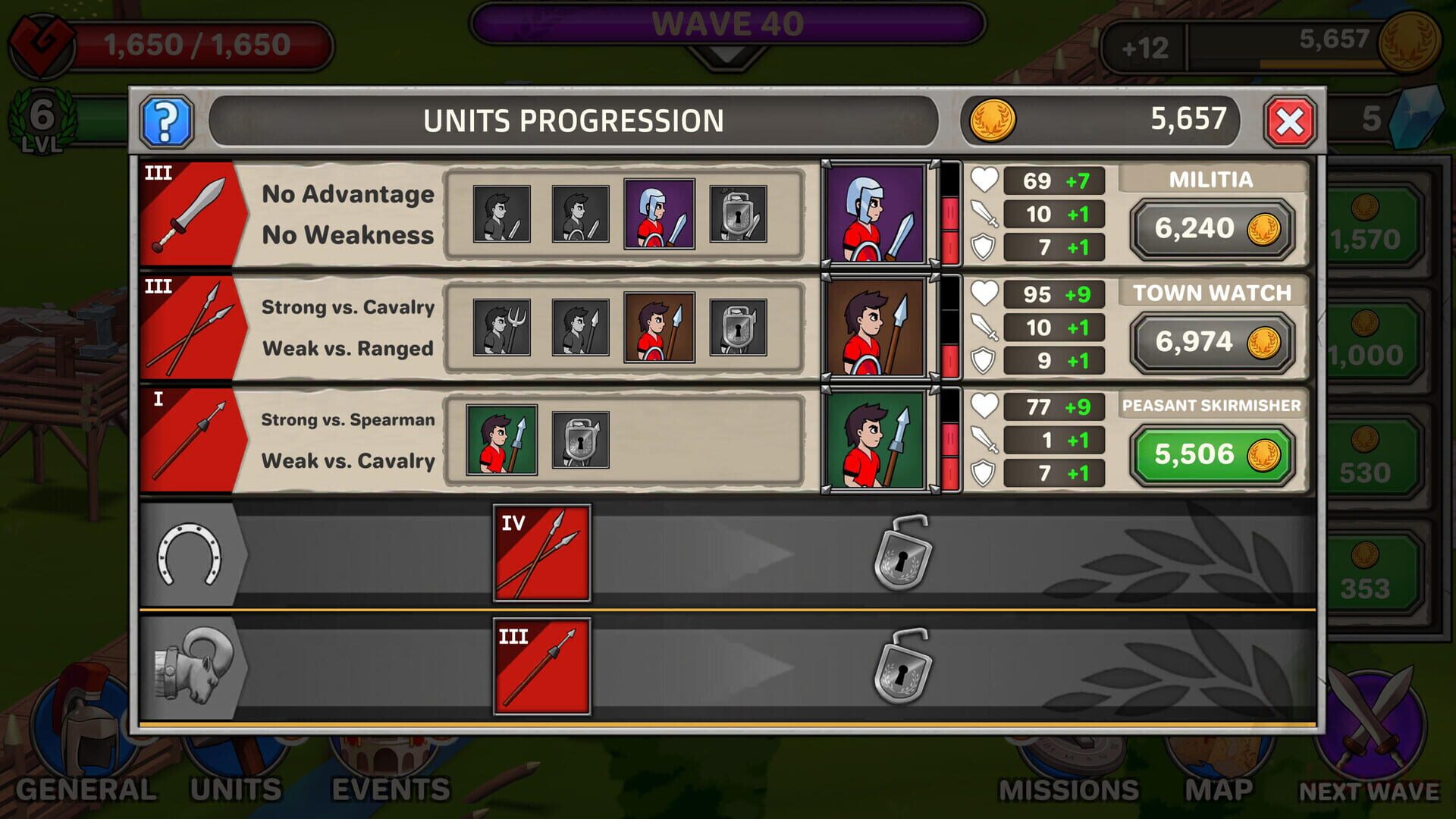The width and height of the screenshot is (1456, 819).
Task: Purchase the Town Watch upgrade for 6,974
Action: click(1212, 341)
